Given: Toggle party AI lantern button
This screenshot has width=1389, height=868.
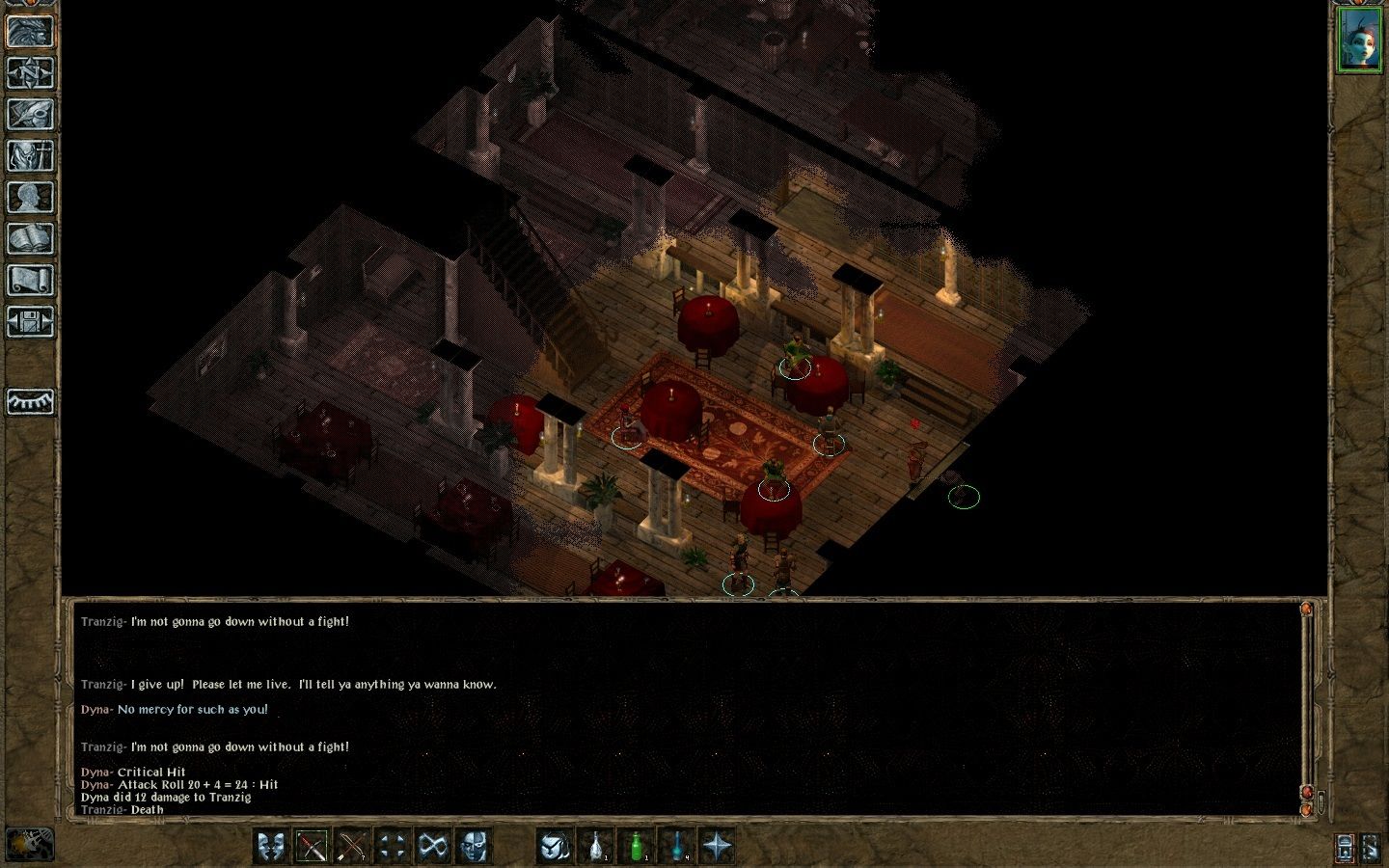Looking at the screenshot, I should [1345, 847].
